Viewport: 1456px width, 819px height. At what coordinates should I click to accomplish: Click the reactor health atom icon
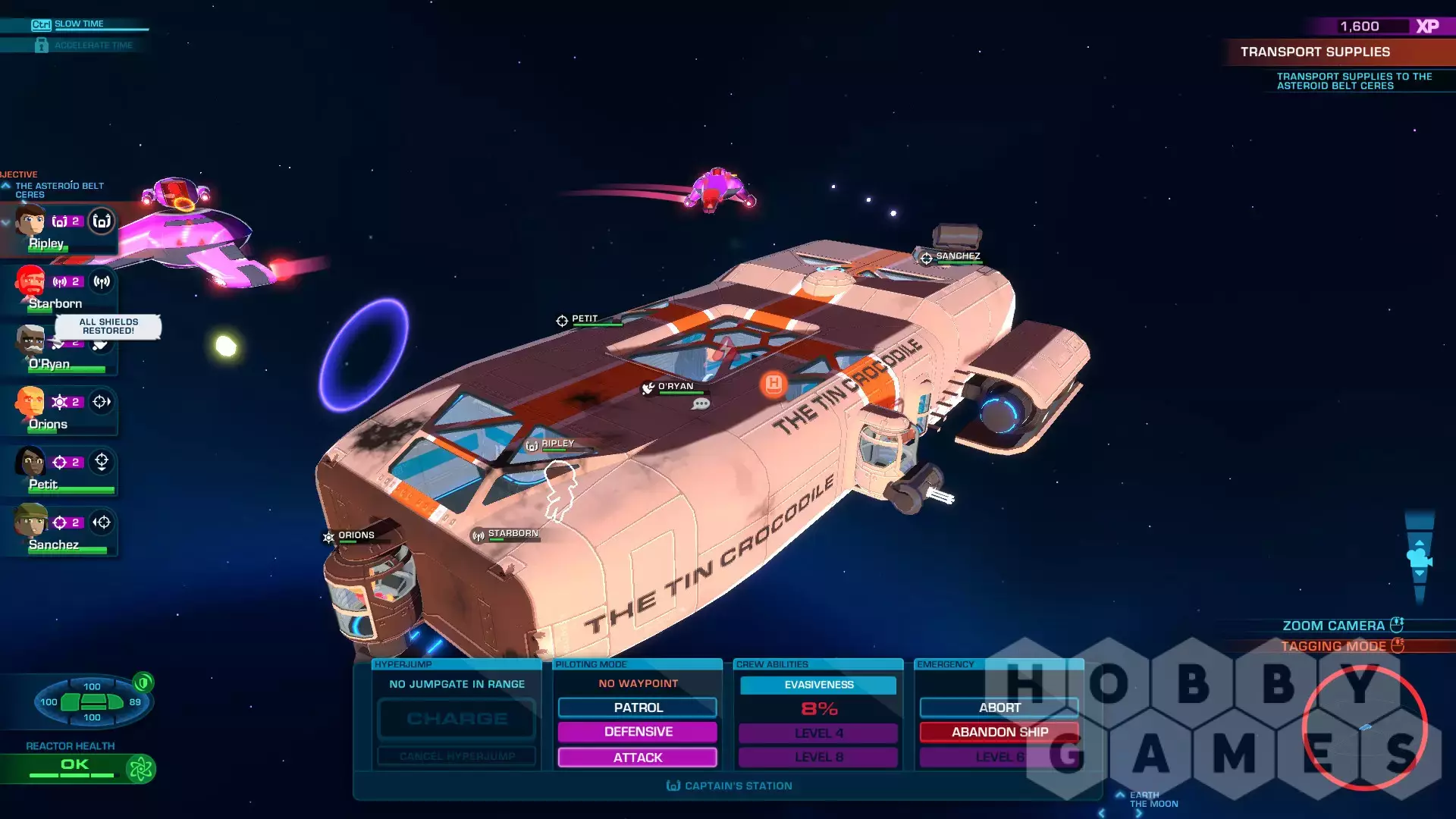pos(140,769)
